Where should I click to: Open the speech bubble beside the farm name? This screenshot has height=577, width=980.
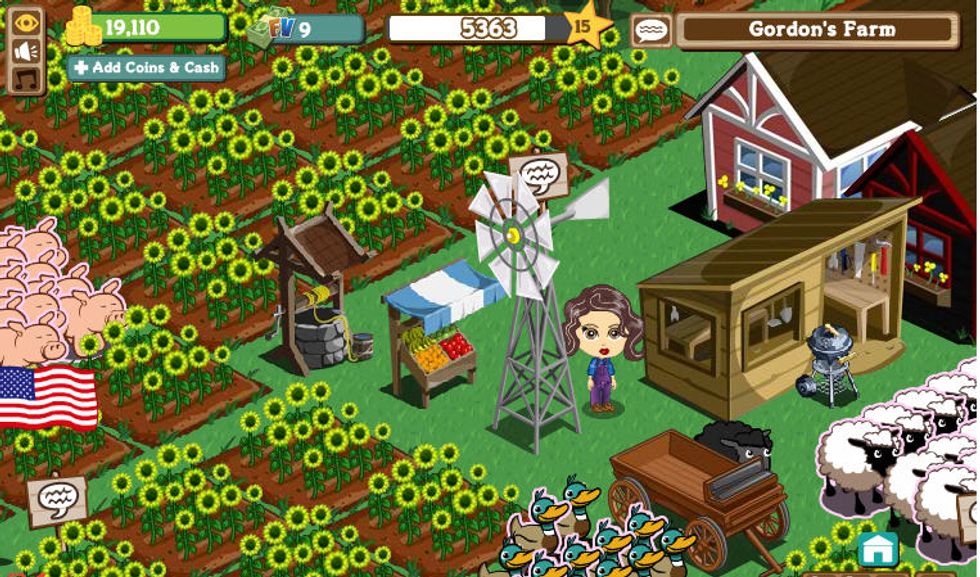[651, 30]
